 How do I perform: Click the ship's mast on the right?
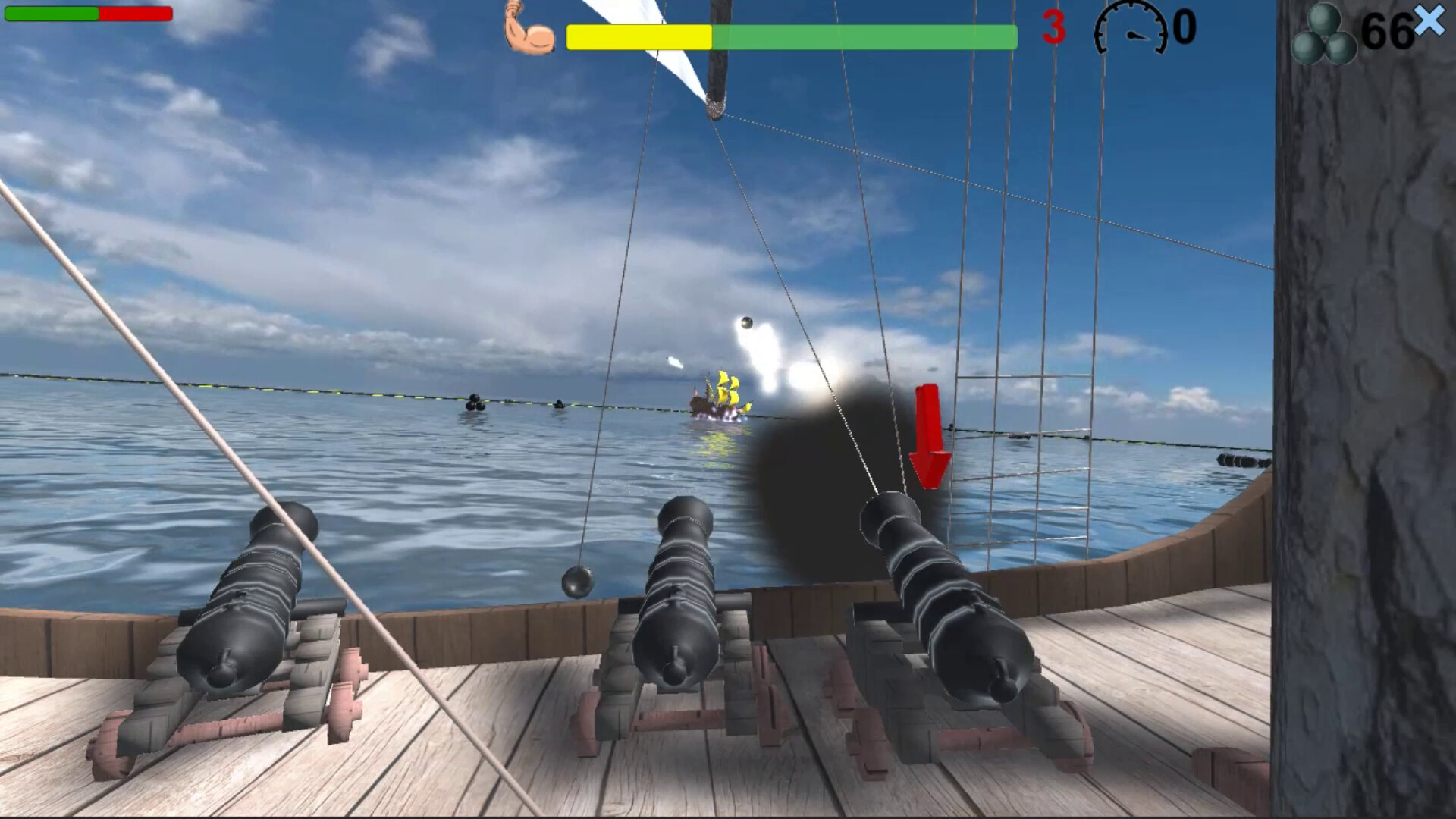tap(1365, 379)
